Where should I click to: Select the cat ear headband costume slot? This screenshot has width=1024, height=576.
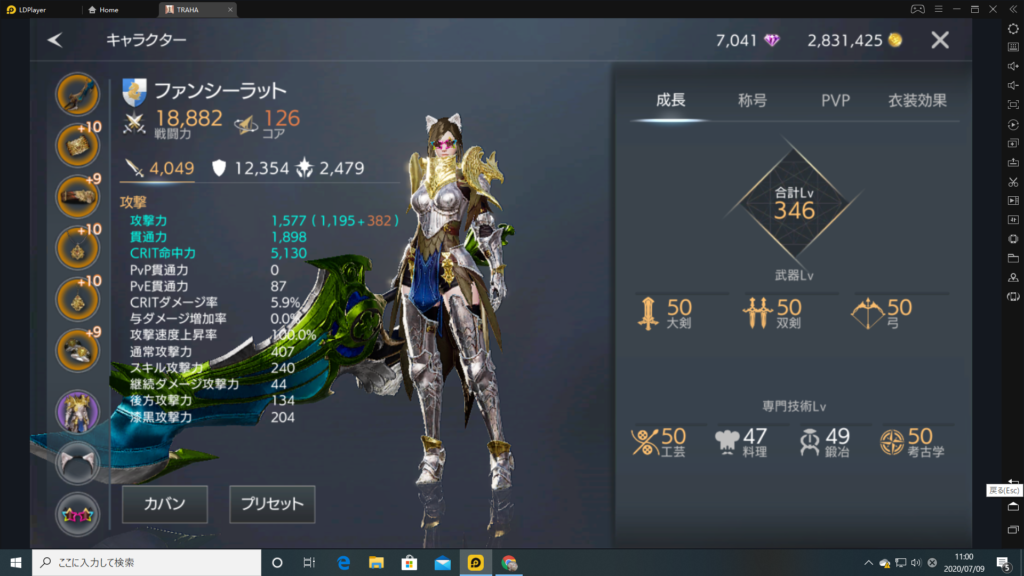pos(77,463)
